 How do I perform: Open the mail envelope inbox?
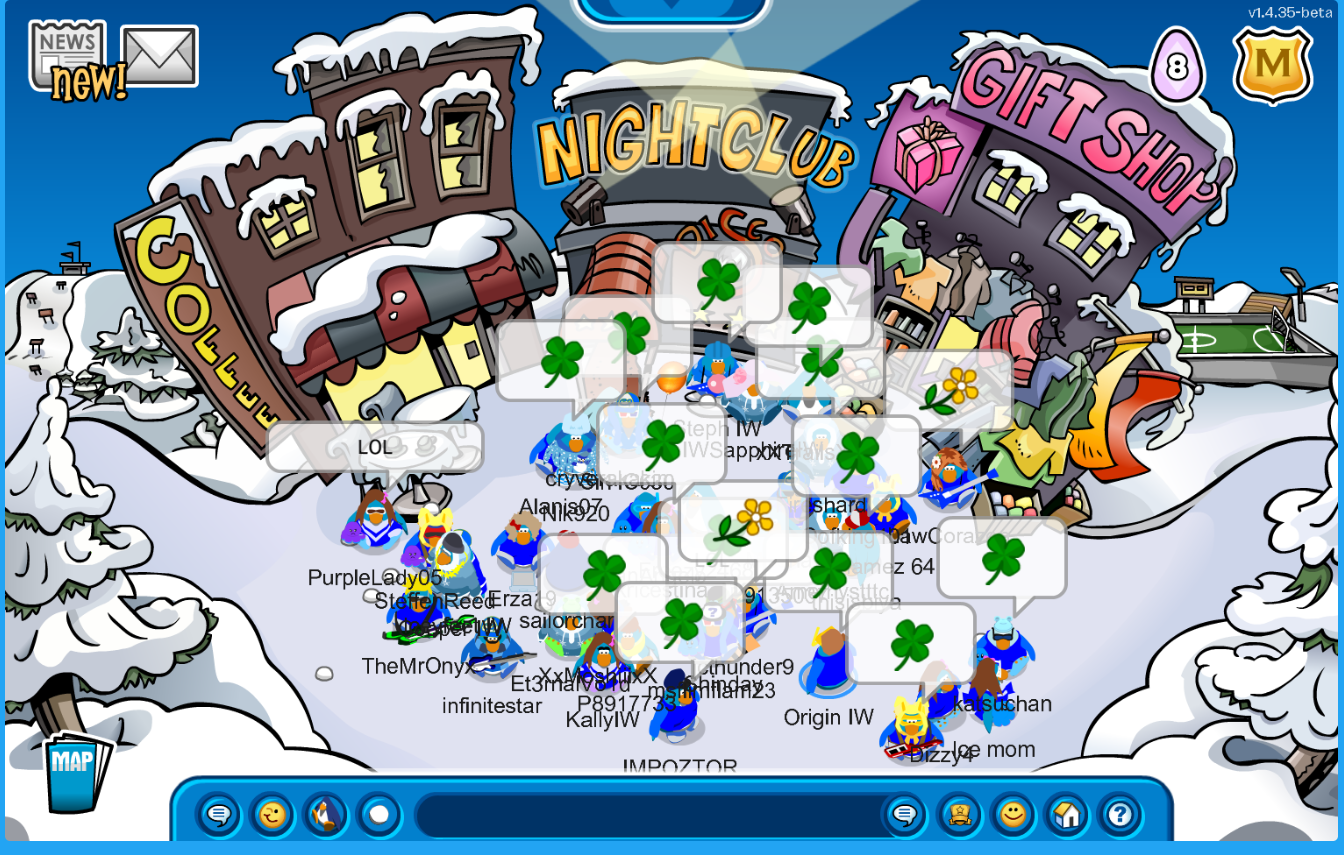(x=159, y=56)
